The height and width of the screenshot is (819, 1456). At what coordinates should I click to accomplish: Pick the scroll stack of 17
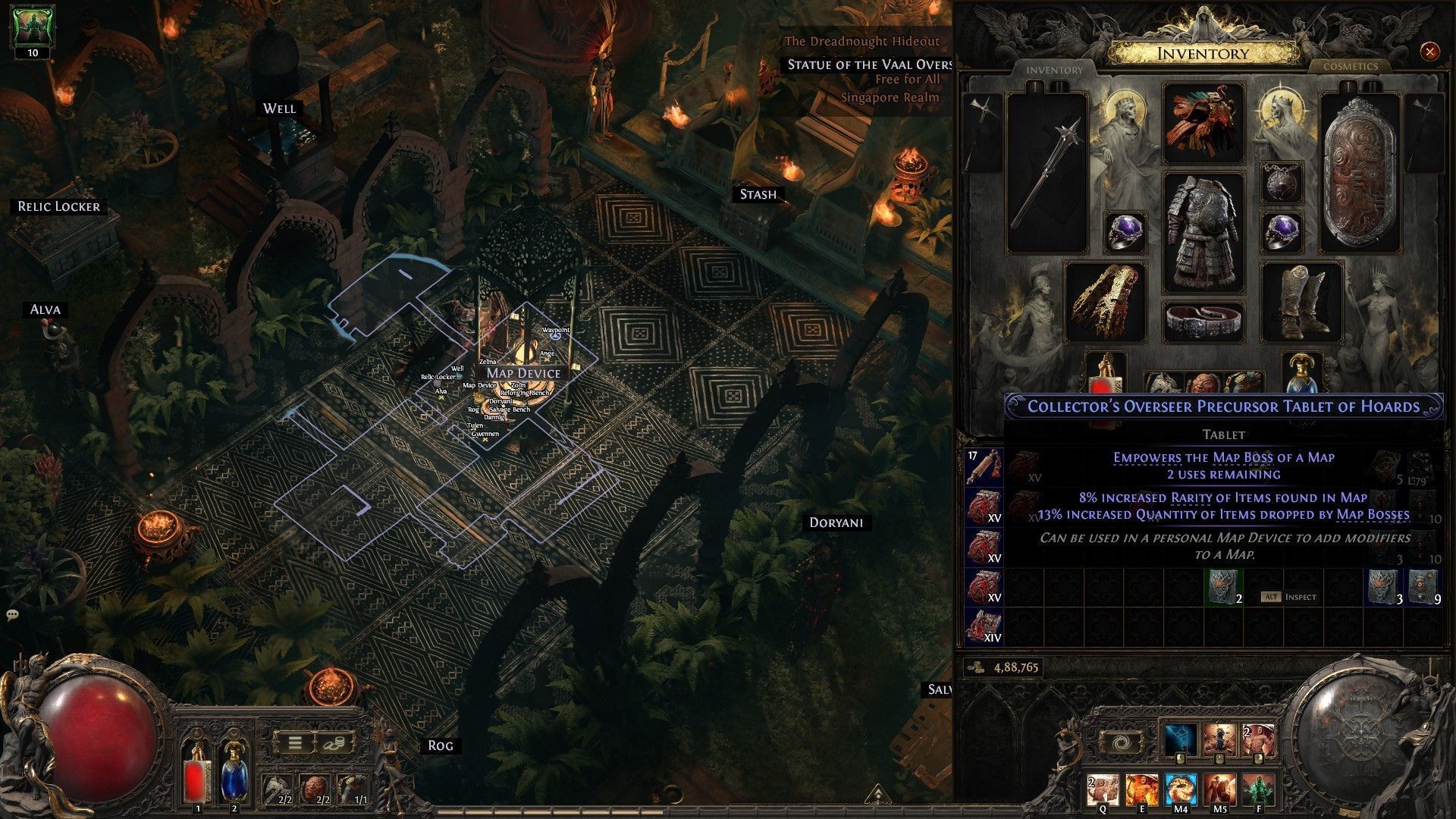click(984, 467)
